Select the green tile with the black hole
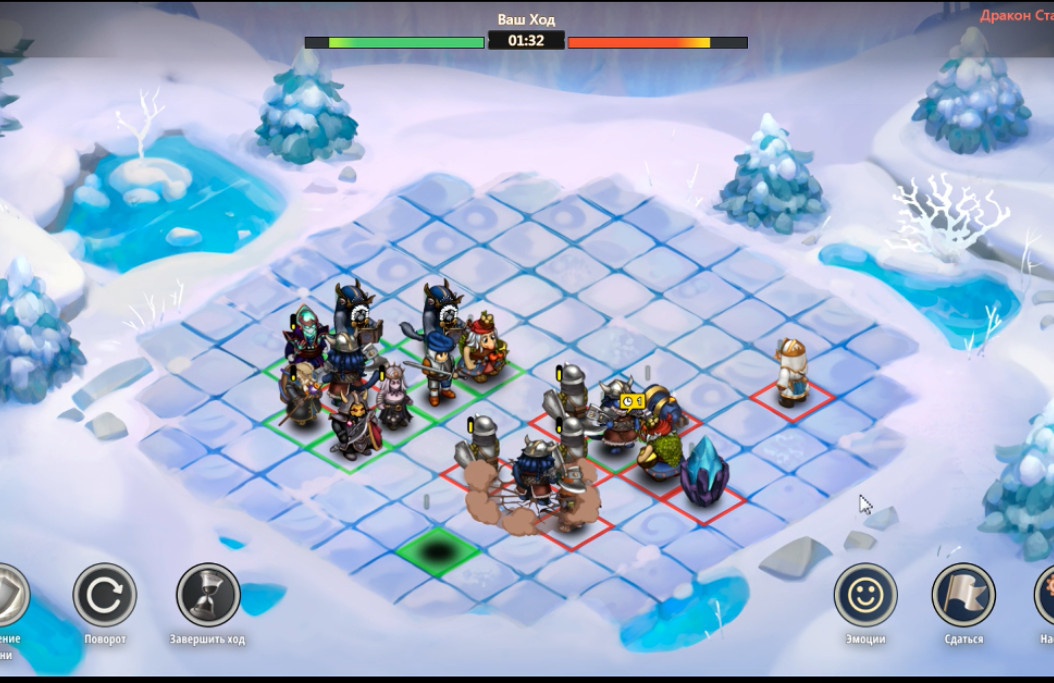This screenshot has height=683, width=1054. pos(438,549)
